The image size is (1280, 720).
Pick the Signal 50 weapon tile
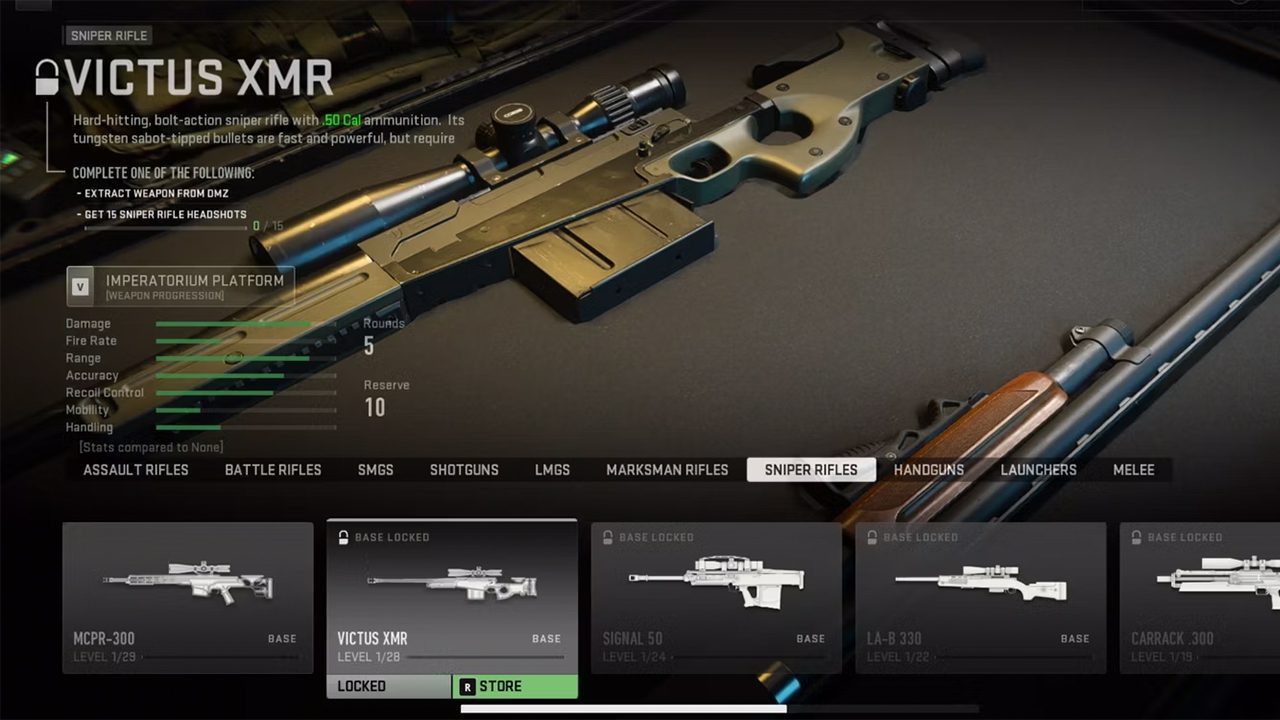[x=716, y=597]
